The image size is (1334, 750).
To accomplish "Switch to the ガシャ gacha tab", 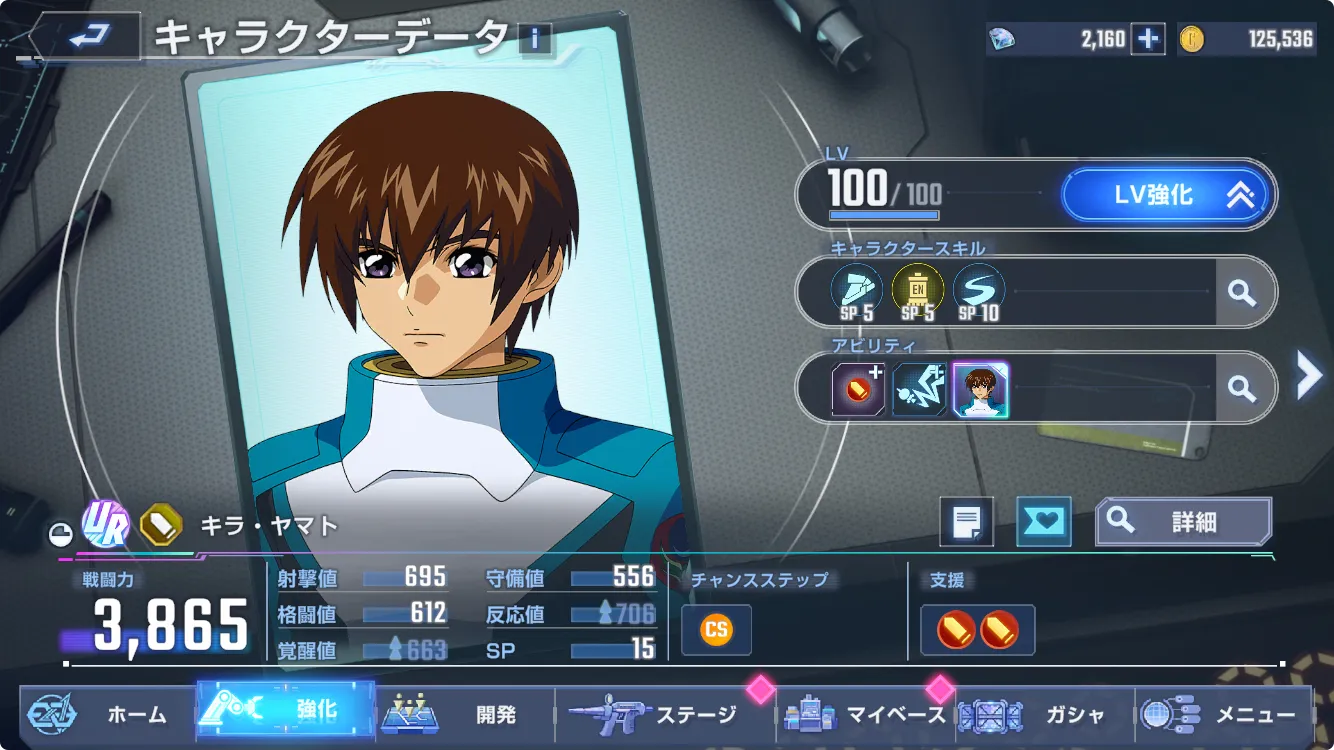I will (1045, 714).
